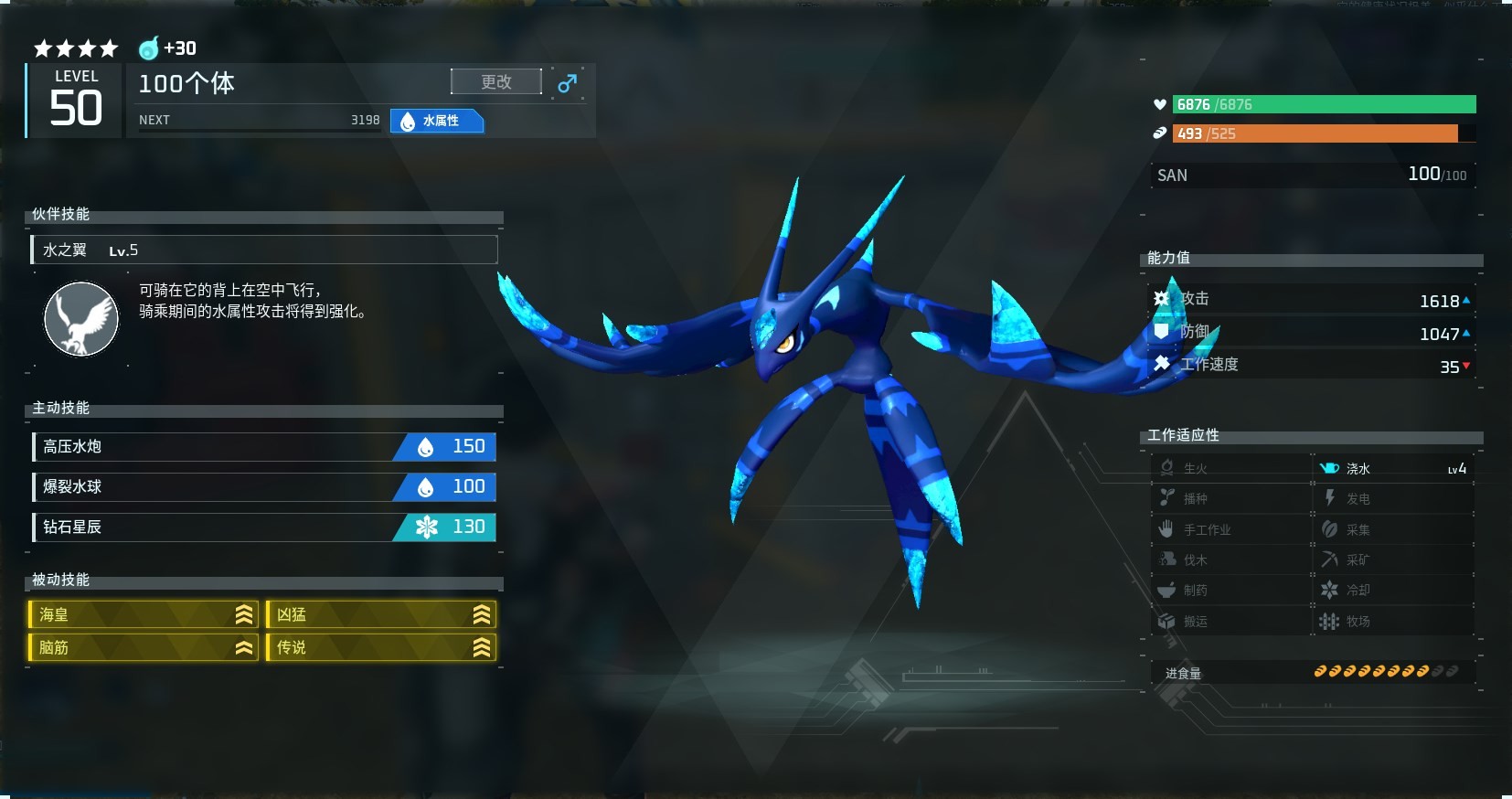Select the 钻石星辰 ice skill row

click(264, 527)
